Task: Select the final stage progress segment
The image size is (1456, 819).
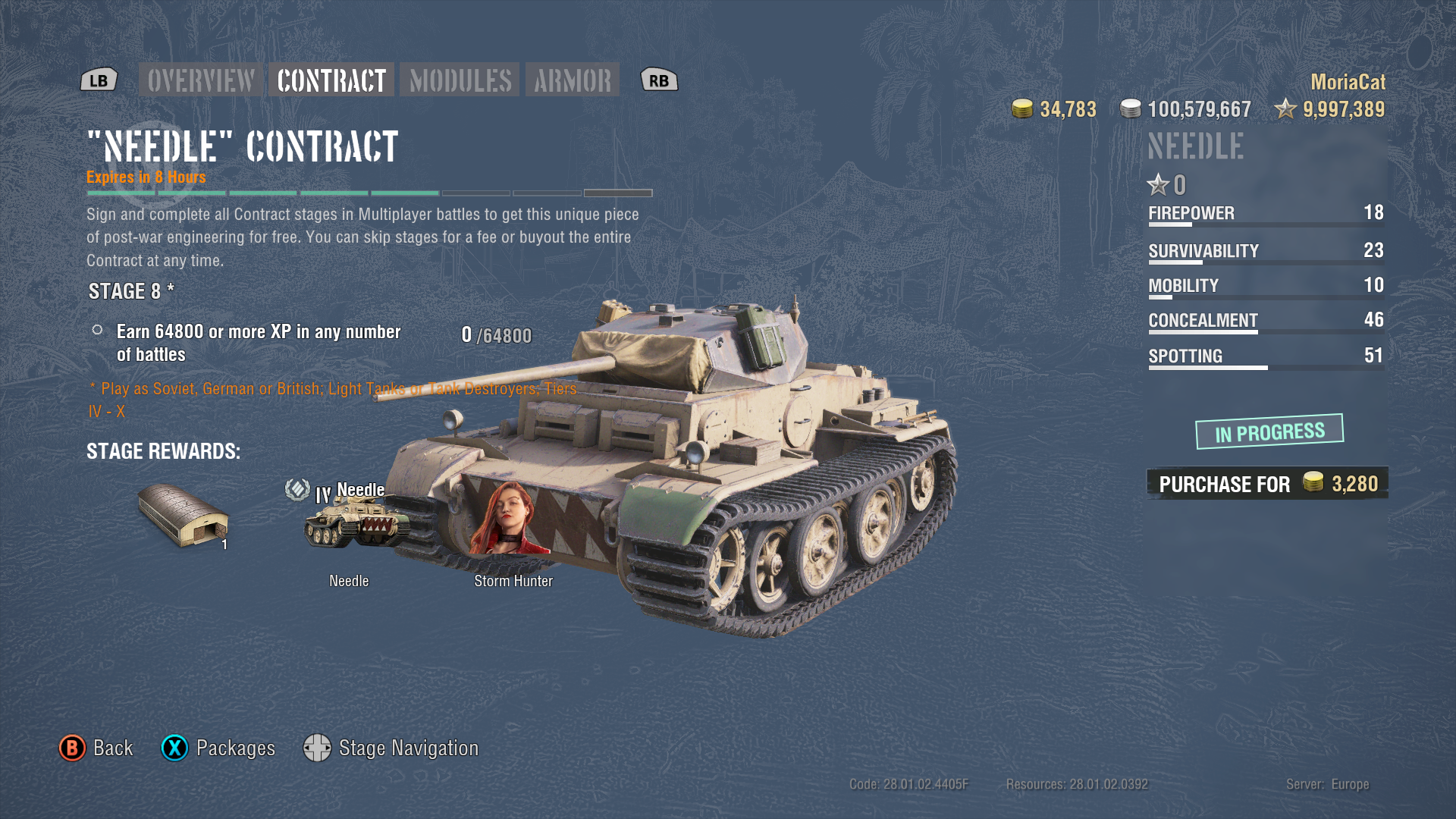Action: coord(618,193)
